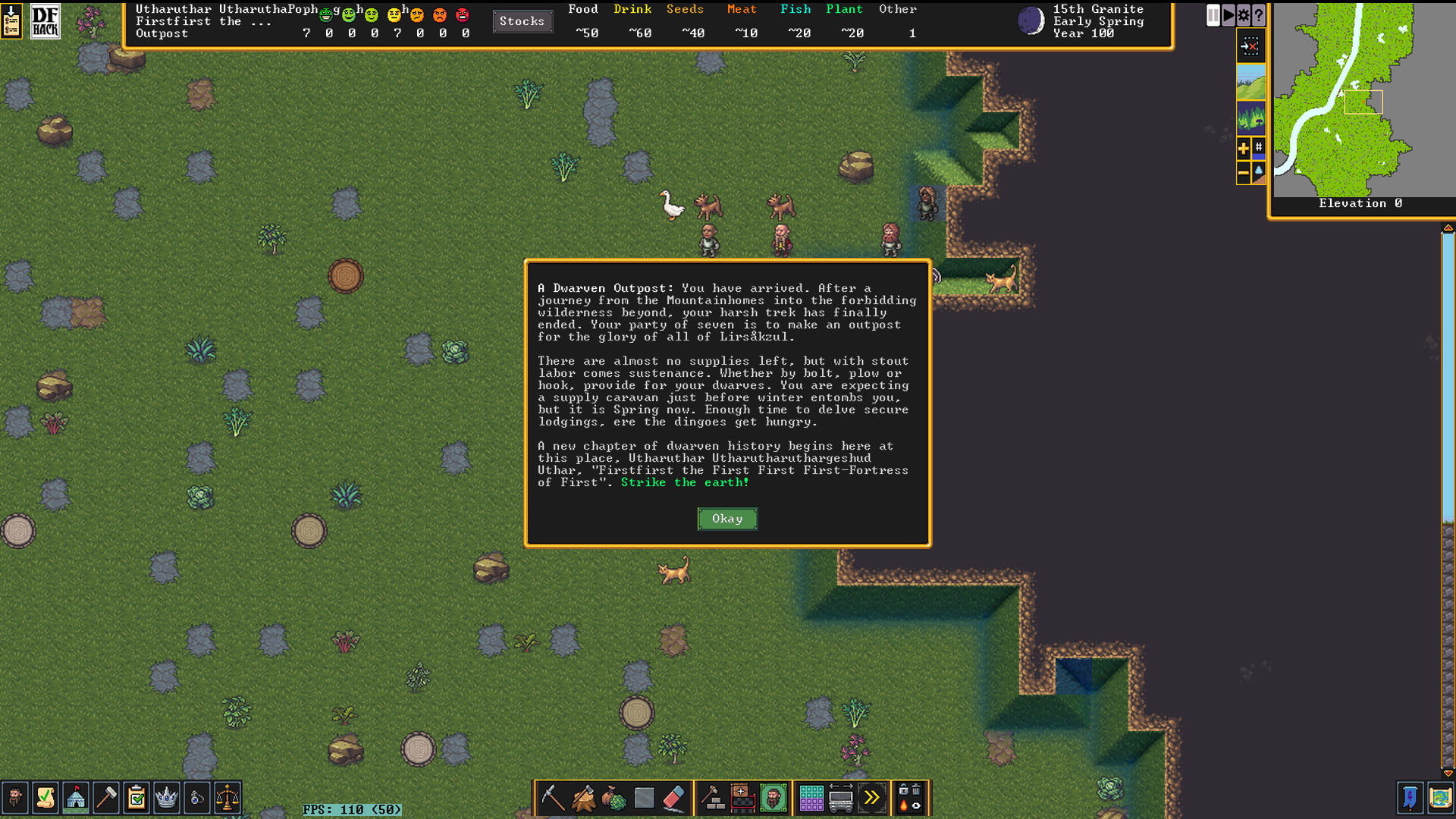
Task: Open the world map icon
Action: click(x=1440, y=798)
